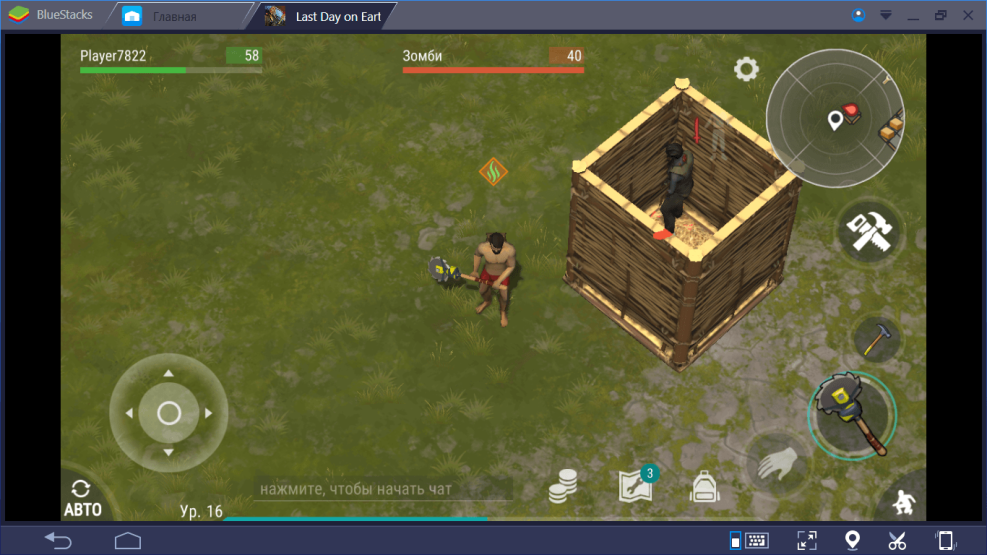987x555 pixels.
Task: Attack with the spiked club button
Action: click(x=851, y=412)
